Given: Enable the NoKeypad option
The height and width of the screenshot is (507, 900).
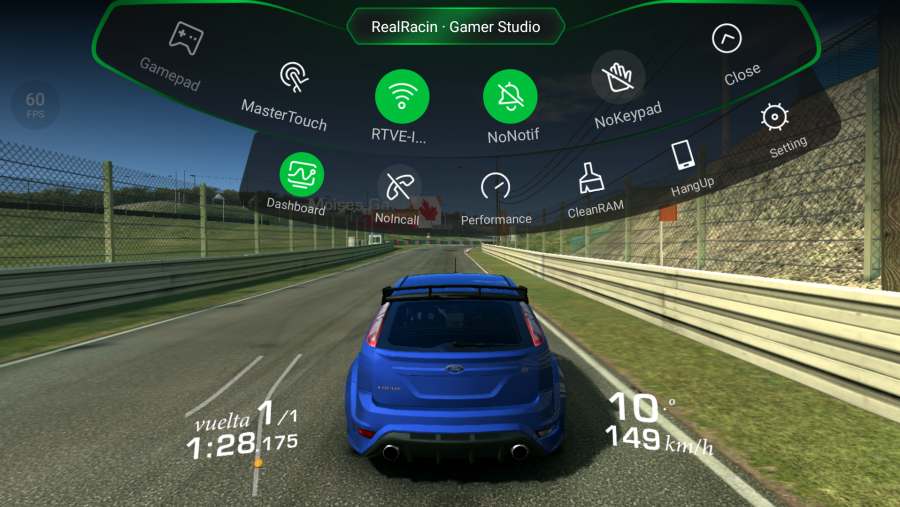Looking at the screenshot, I should coord(618,78).
